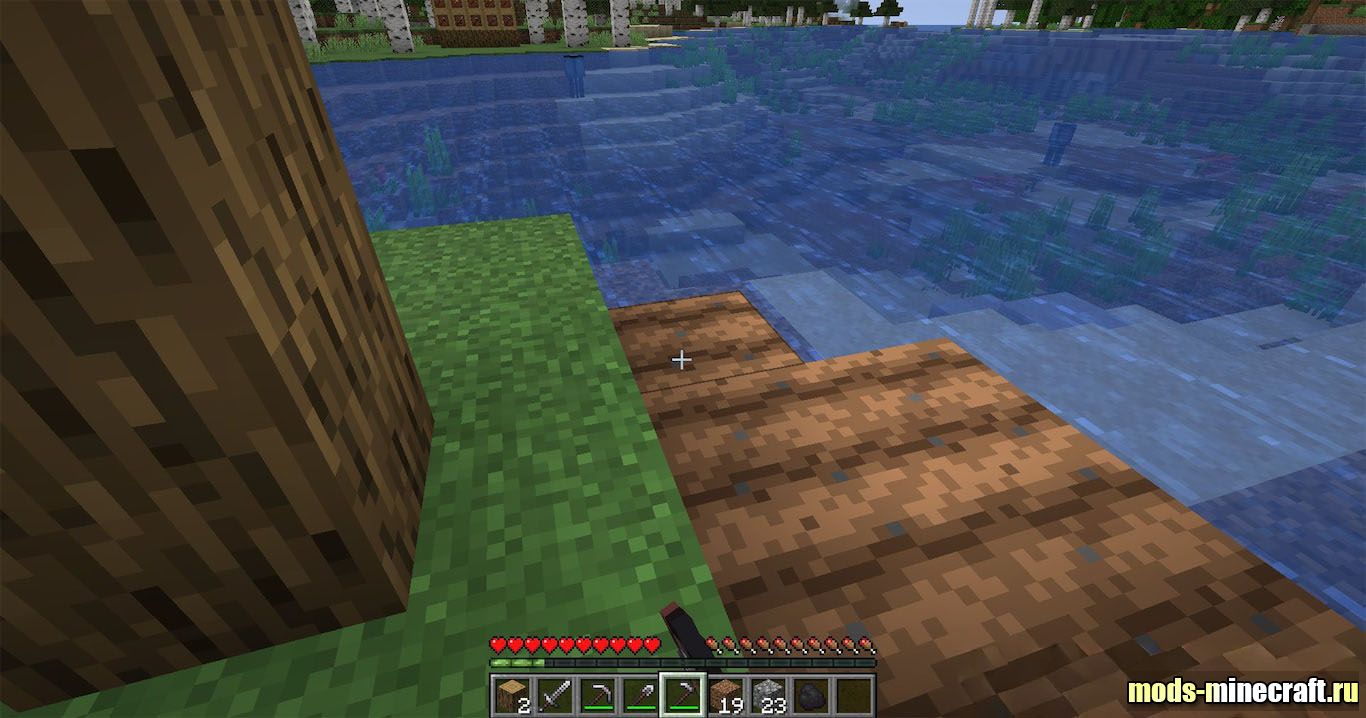Choose the cobblestone stack of 23
Screen dimensions: 1366x718
(x=768, y=694)
